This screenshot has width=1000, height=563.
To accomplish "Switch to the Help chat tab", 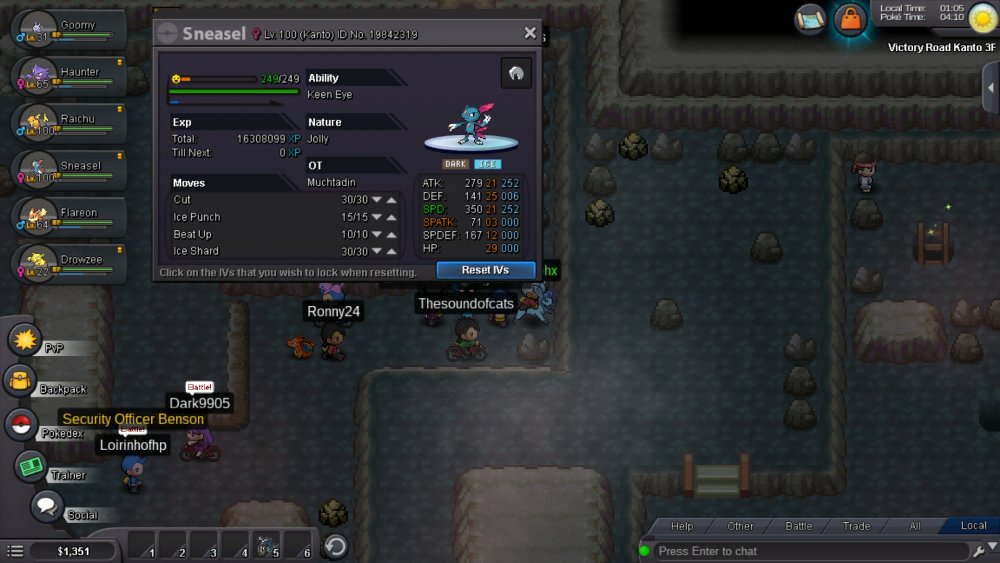I will point(682,526).
